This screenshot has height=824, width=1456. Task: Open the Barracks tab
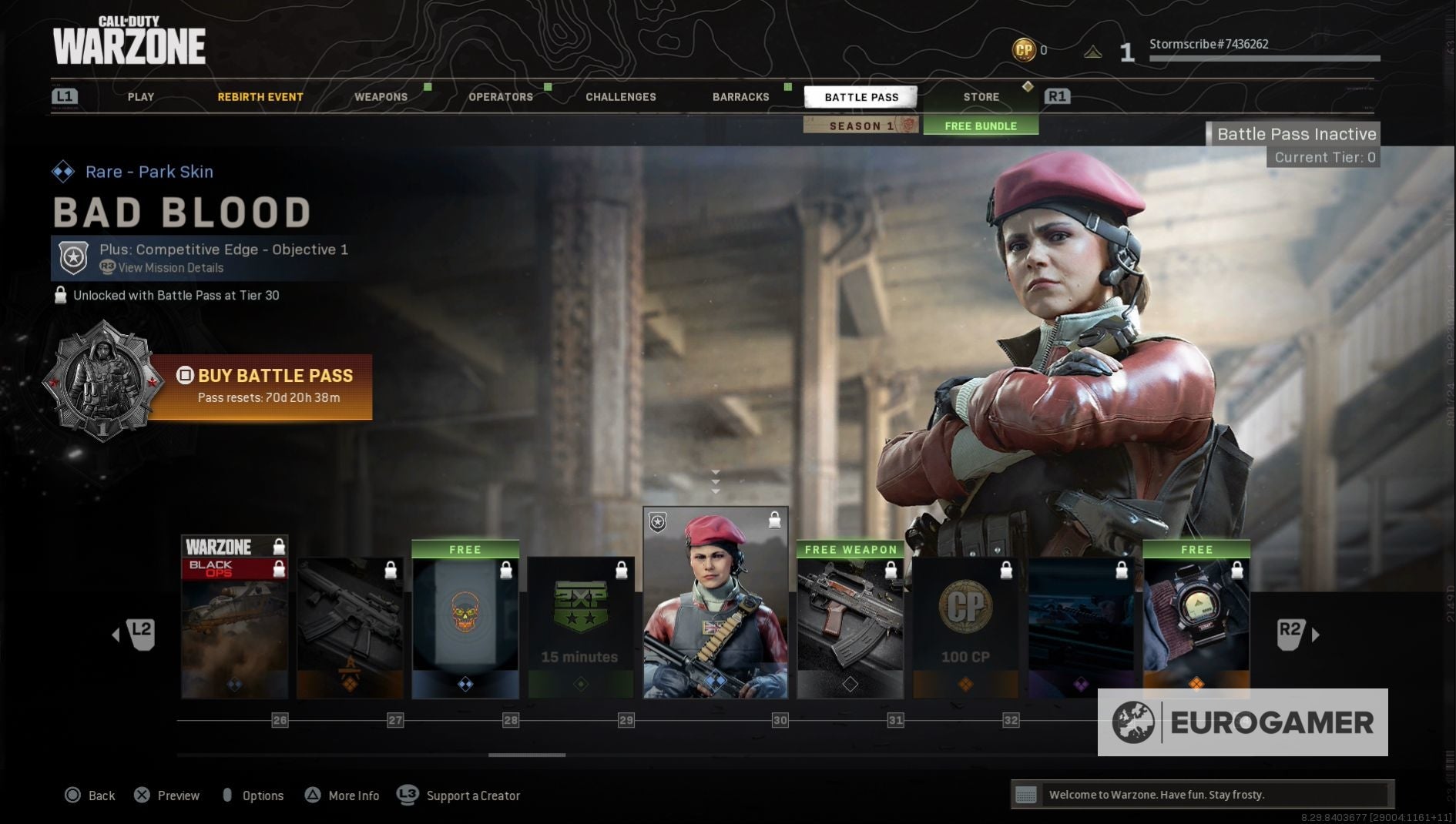click(x=741, y=97)
